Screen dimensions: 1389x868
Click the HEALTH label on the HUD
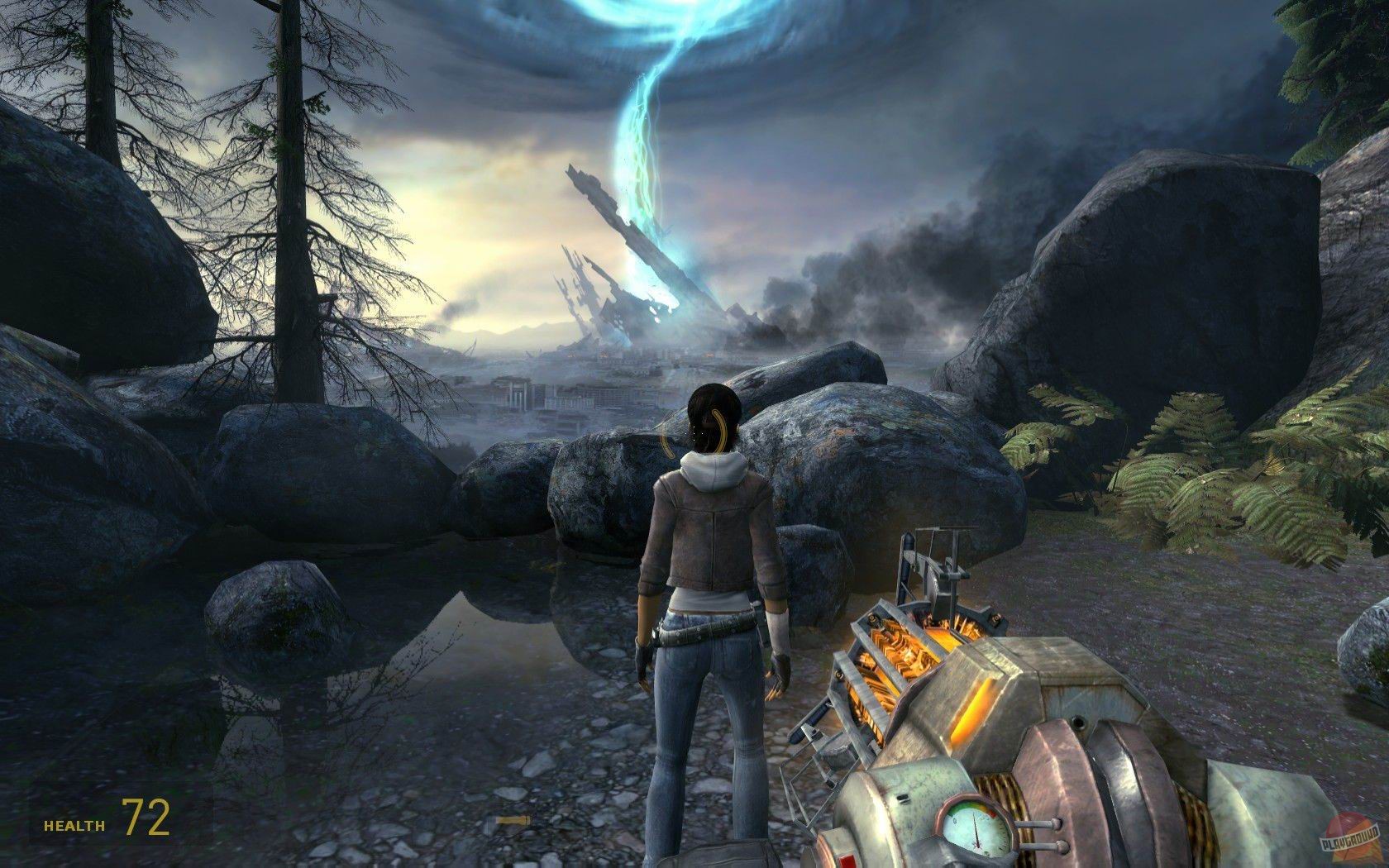pyautogui.click(x=73, y=823)
